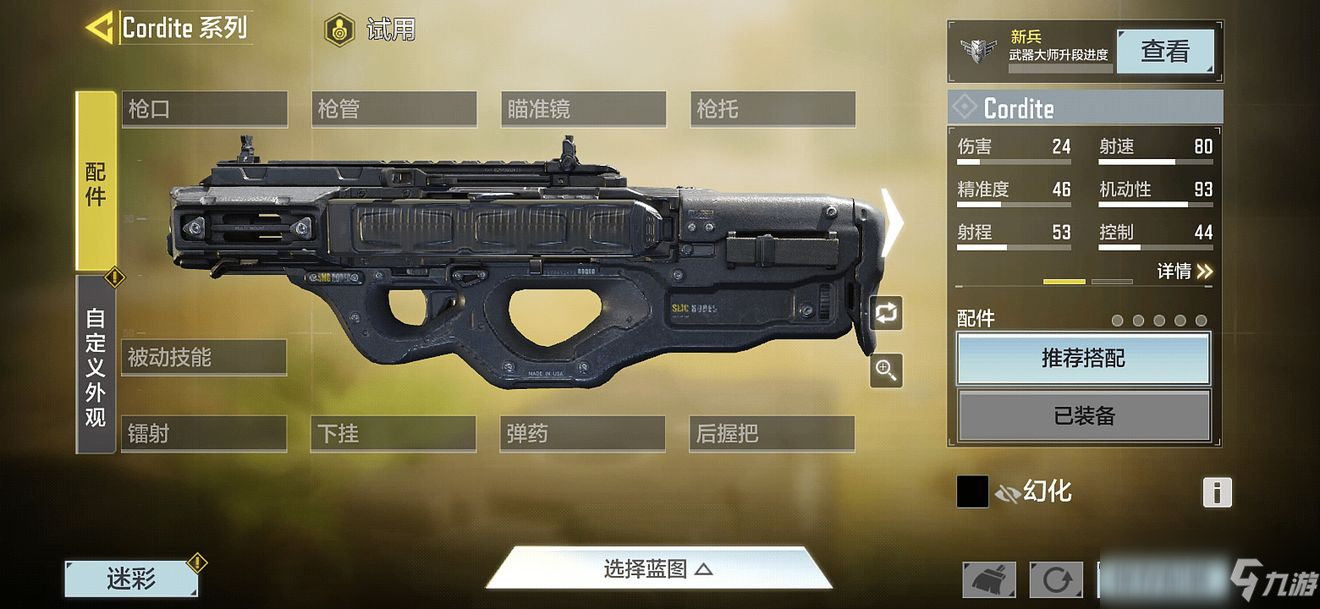Show weapon stat 详情 details
The height and width of the screenshot is (609, 1320).
click(1184, 271)
